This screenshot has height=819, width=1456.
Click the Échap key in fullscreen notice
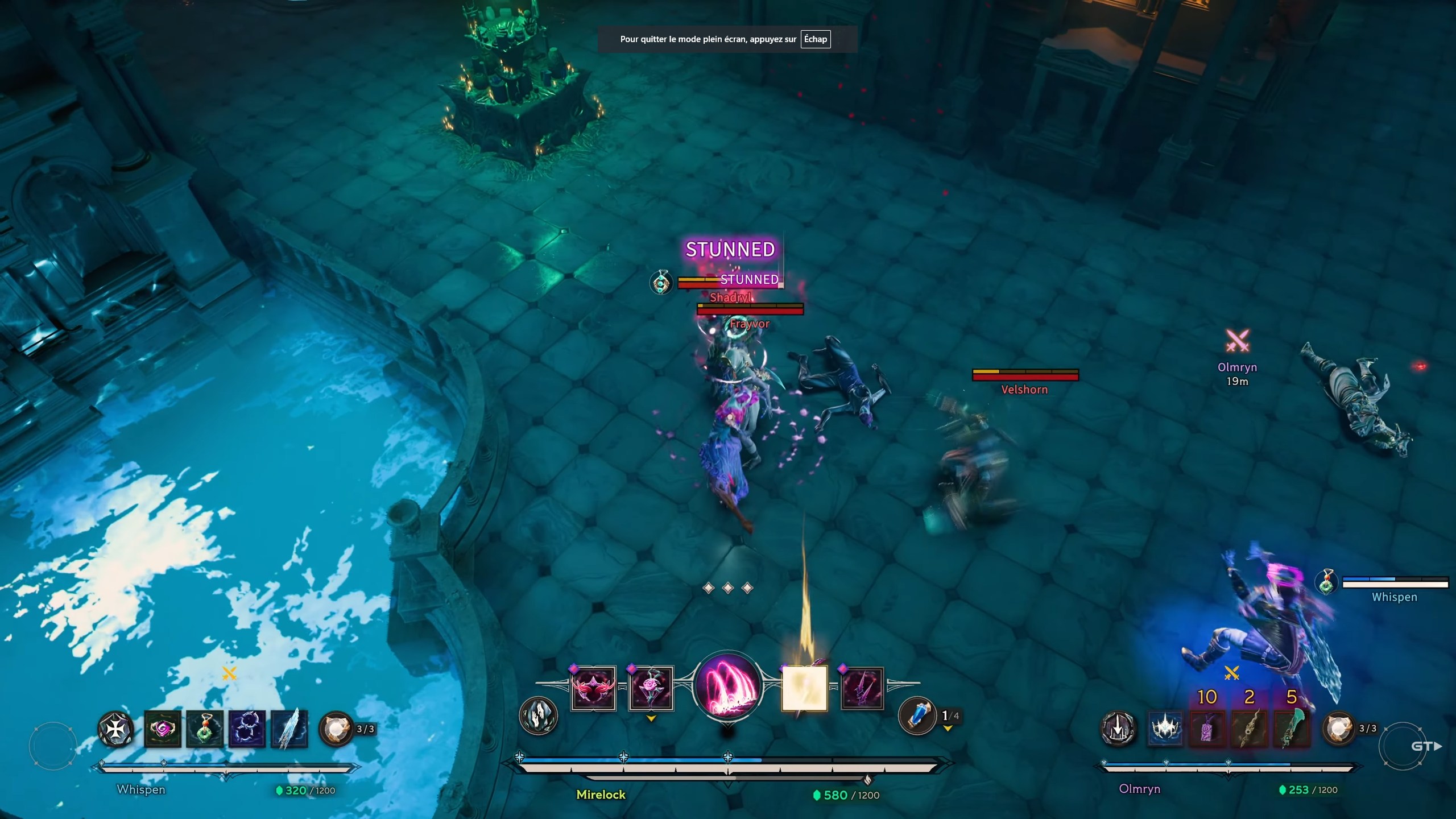pos(815,39)
